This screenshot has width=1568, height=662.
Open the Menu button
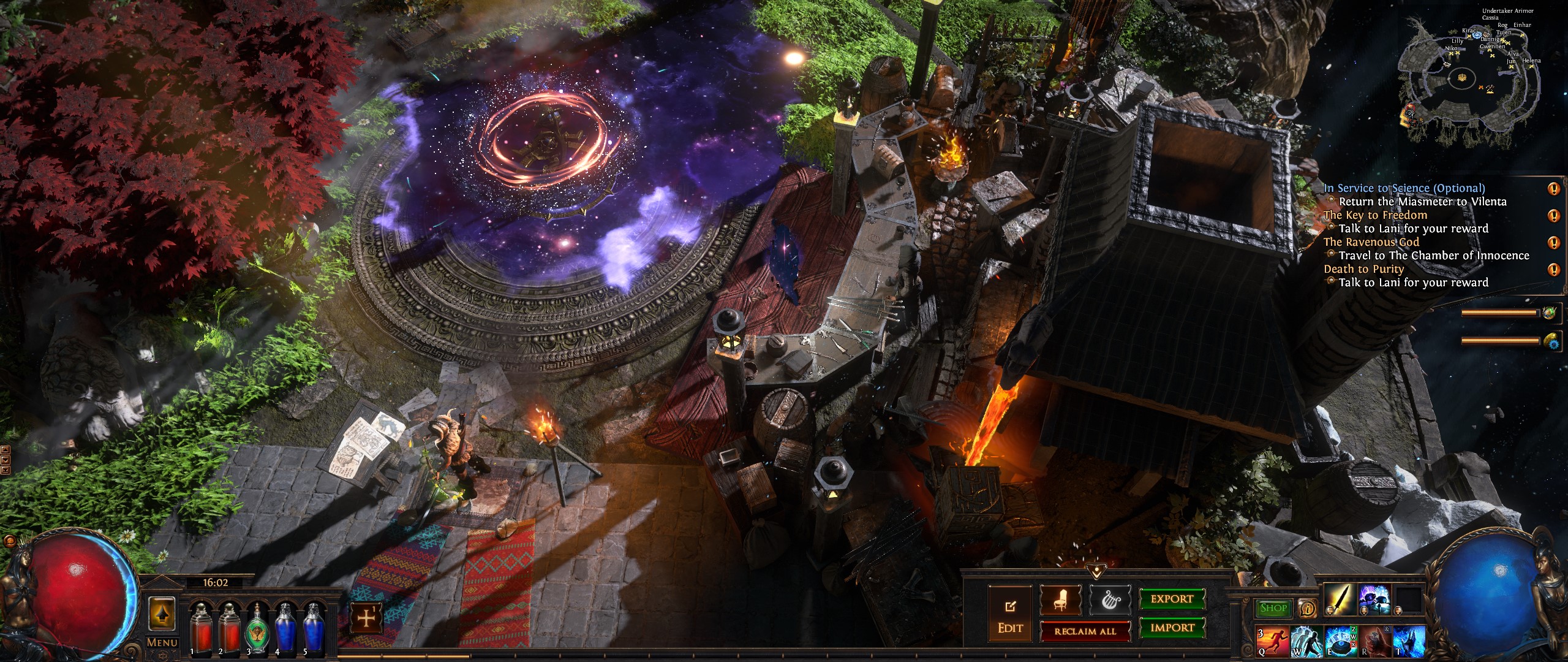(162, 643)
